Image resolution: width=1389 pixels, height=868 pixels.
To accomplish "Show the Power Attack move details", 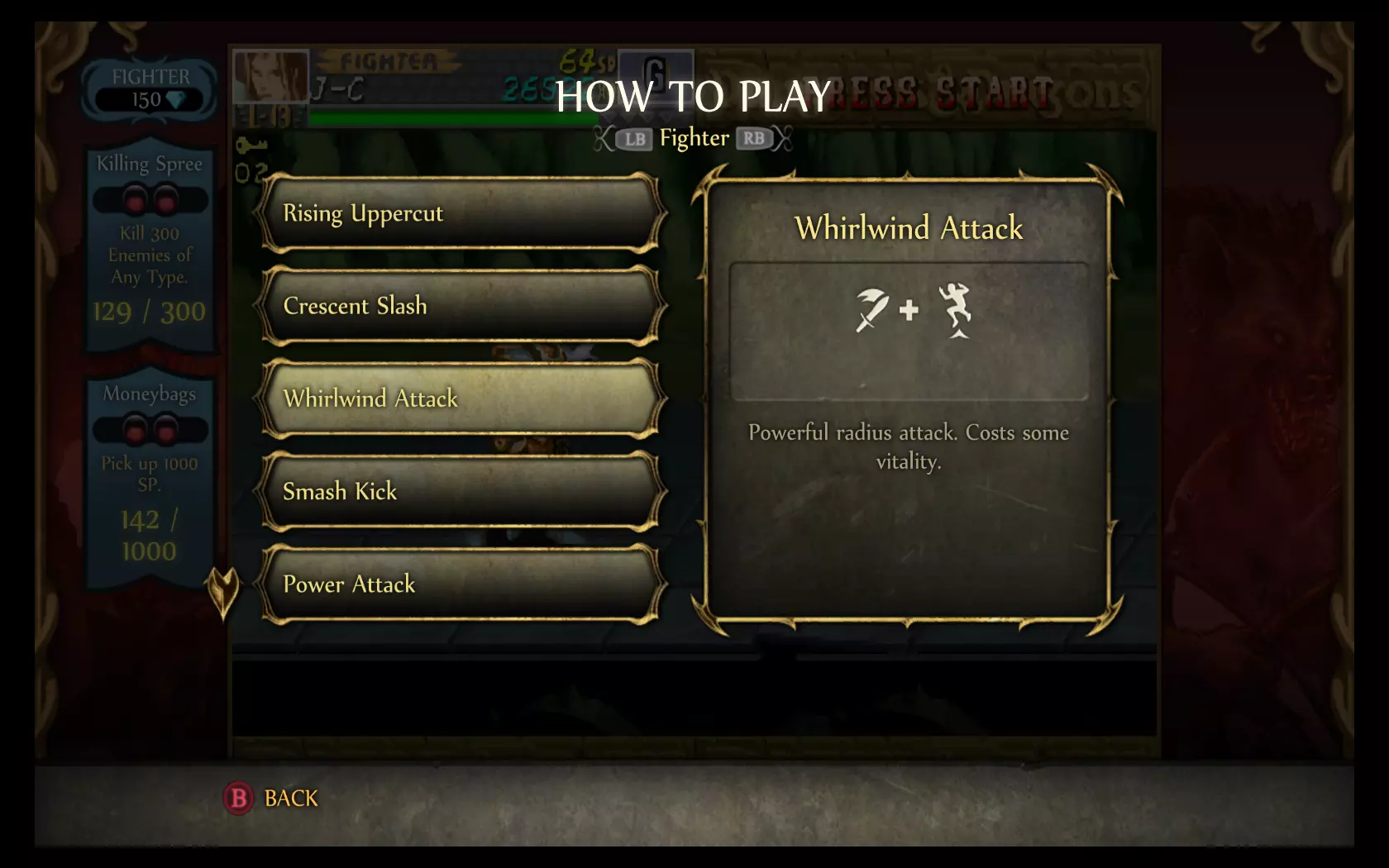I will (x=461, y=584).
